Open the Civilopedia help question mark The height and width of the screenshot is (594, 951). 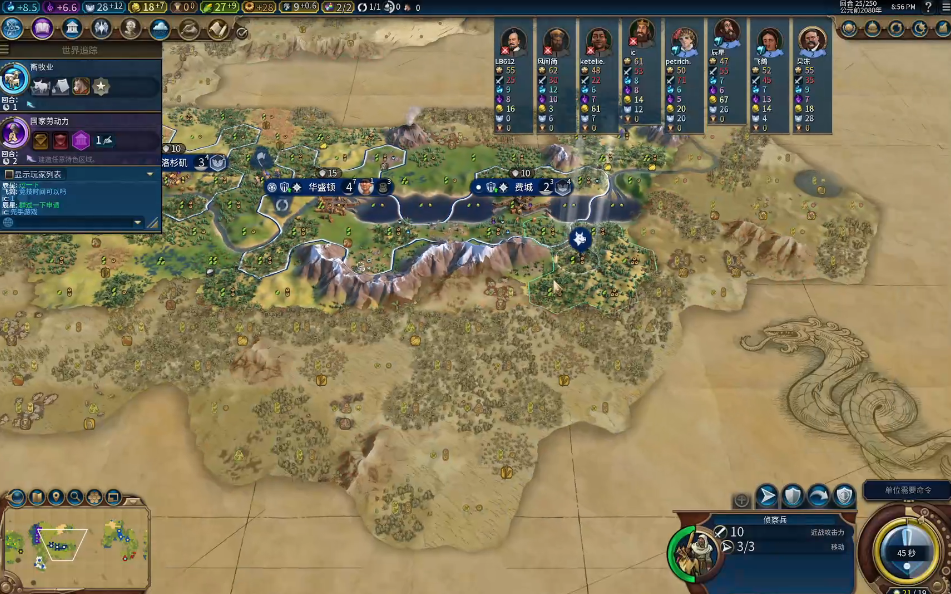[x=928, y=7]
